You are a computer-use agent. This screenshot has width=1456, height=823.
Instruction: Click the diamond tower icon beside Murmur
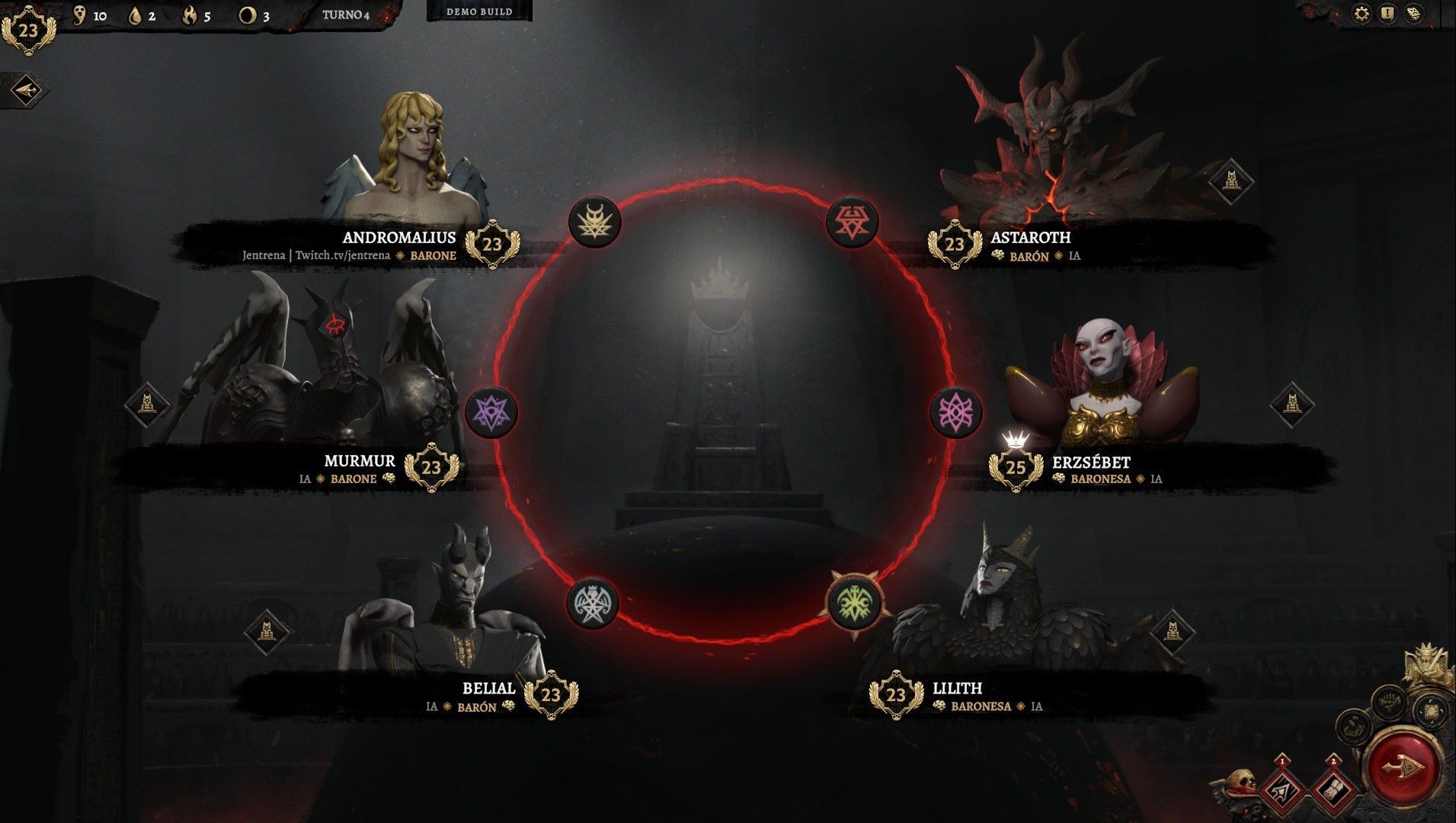pyautogui.click(x=148, y=404)
